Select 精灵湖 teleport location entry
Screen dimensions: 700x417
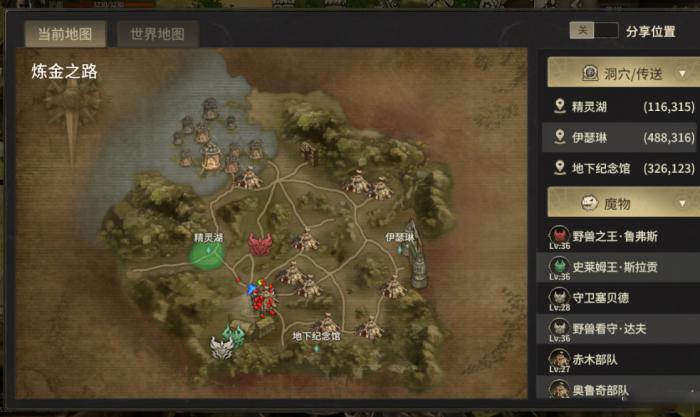click(620, 106)
